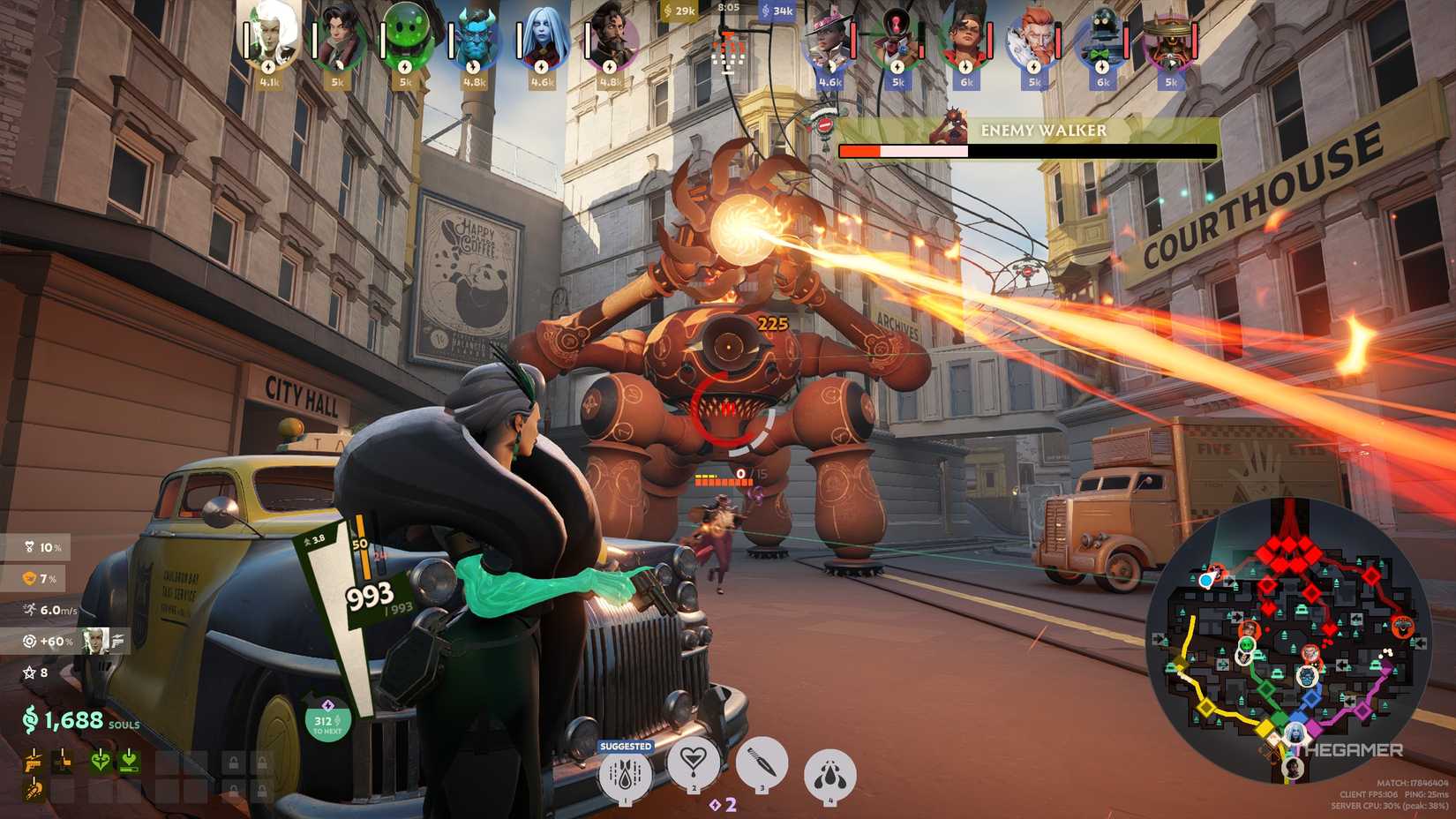Viewport: 1456px width, 819px height.
Task: Click the Enemy Walker health bar
Action: coord(1024,152)
